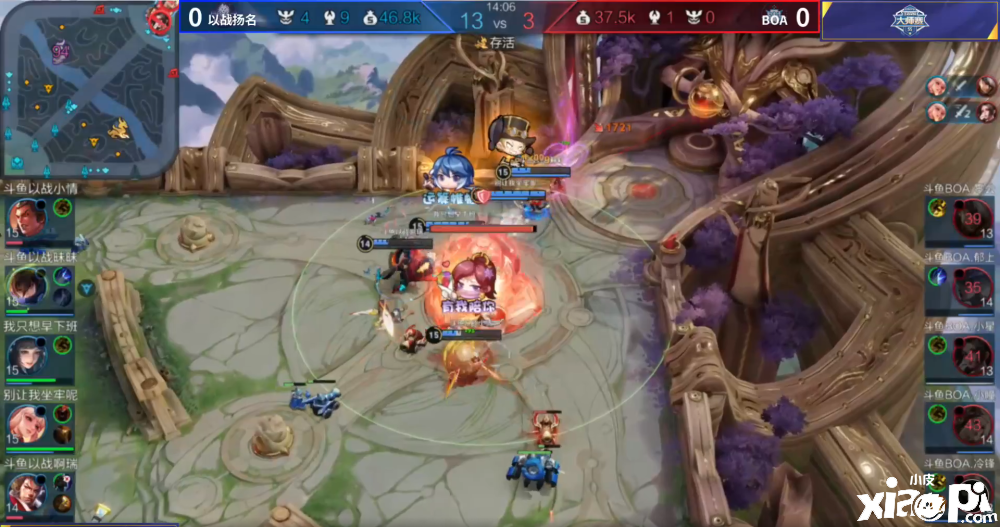Click the red team name BOA

[x=774, y=18]
